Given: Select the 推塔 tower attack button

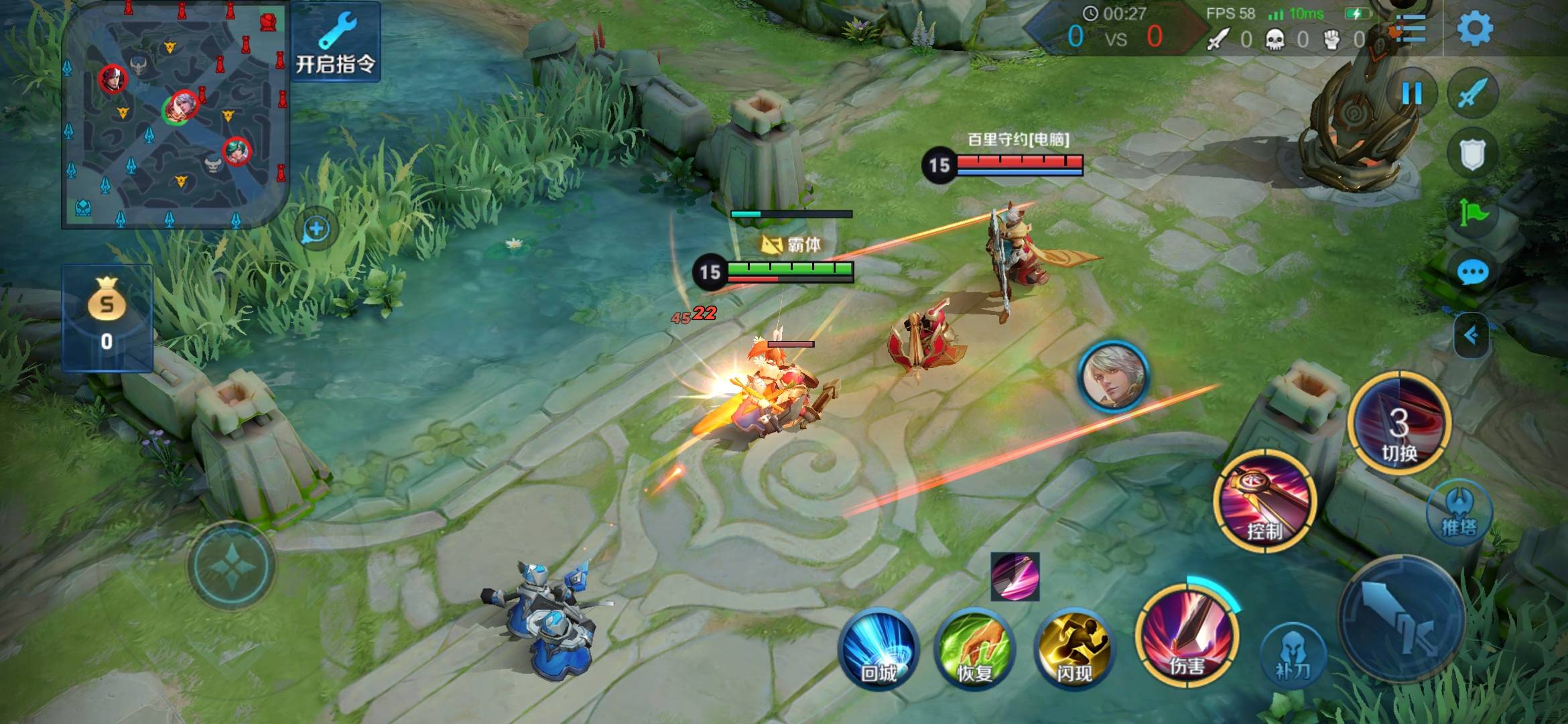Looking at the screenshot, I should (1459, 513).
